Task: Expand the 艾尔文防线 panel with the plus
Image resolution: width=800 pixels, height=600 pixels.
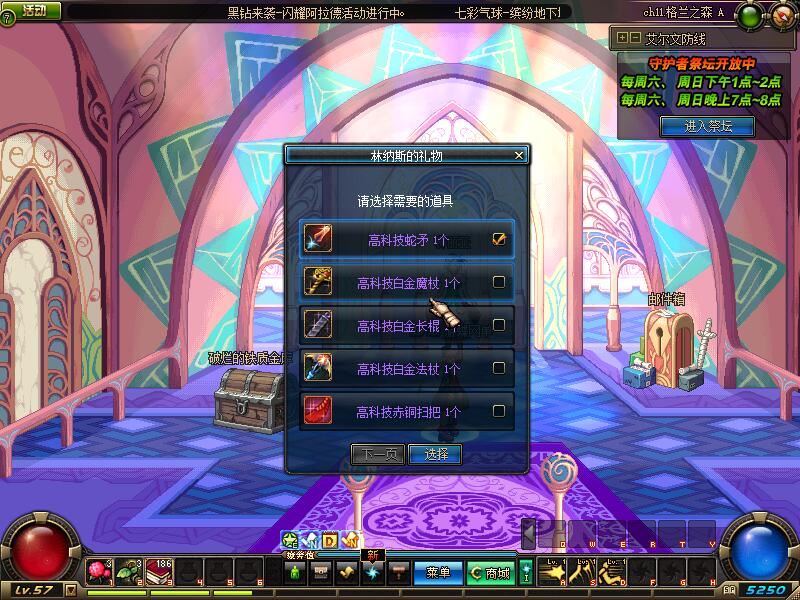Action: pos(623,38)
